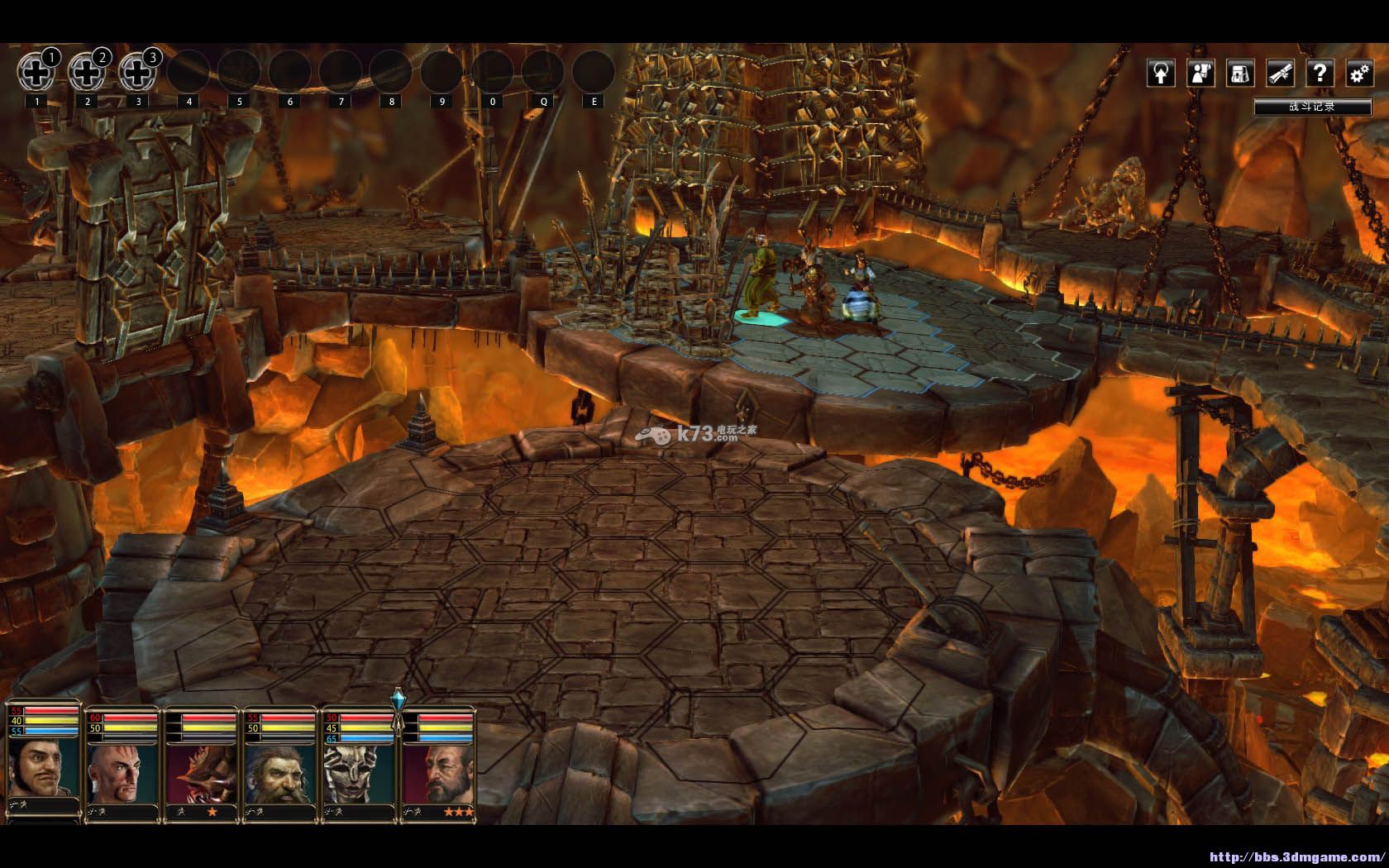Show the help question mark menu
1389x868 pixels.
tap(1320, 74)
